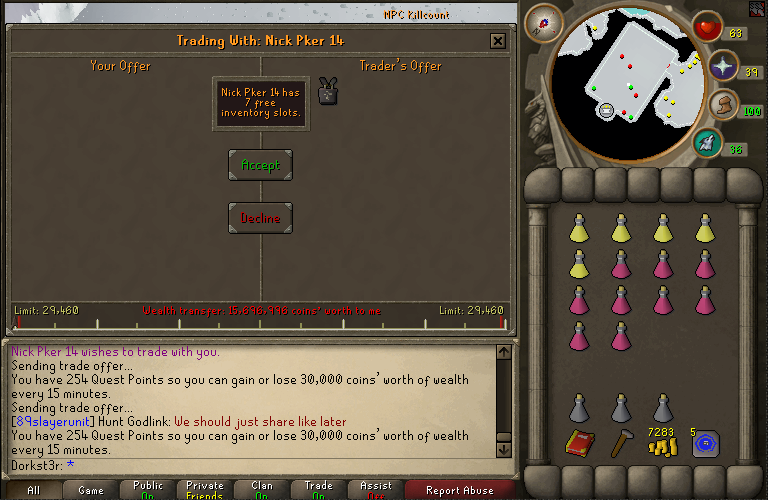
Task: Switch to the Clan chat tab
Action: (262, 490)
